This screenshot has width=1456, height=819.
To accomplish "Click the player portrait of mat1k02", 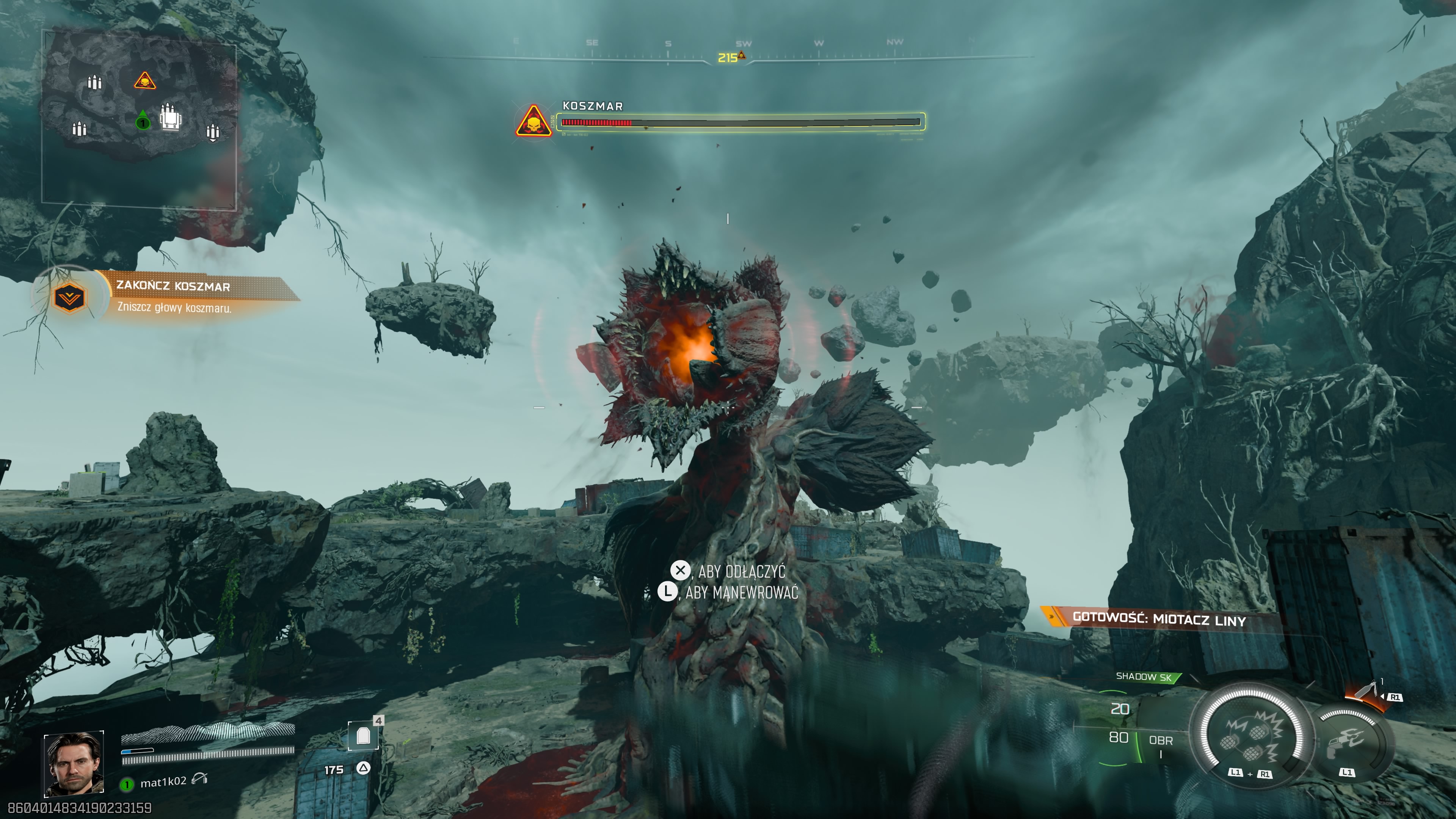I will [x=74, y=764].
